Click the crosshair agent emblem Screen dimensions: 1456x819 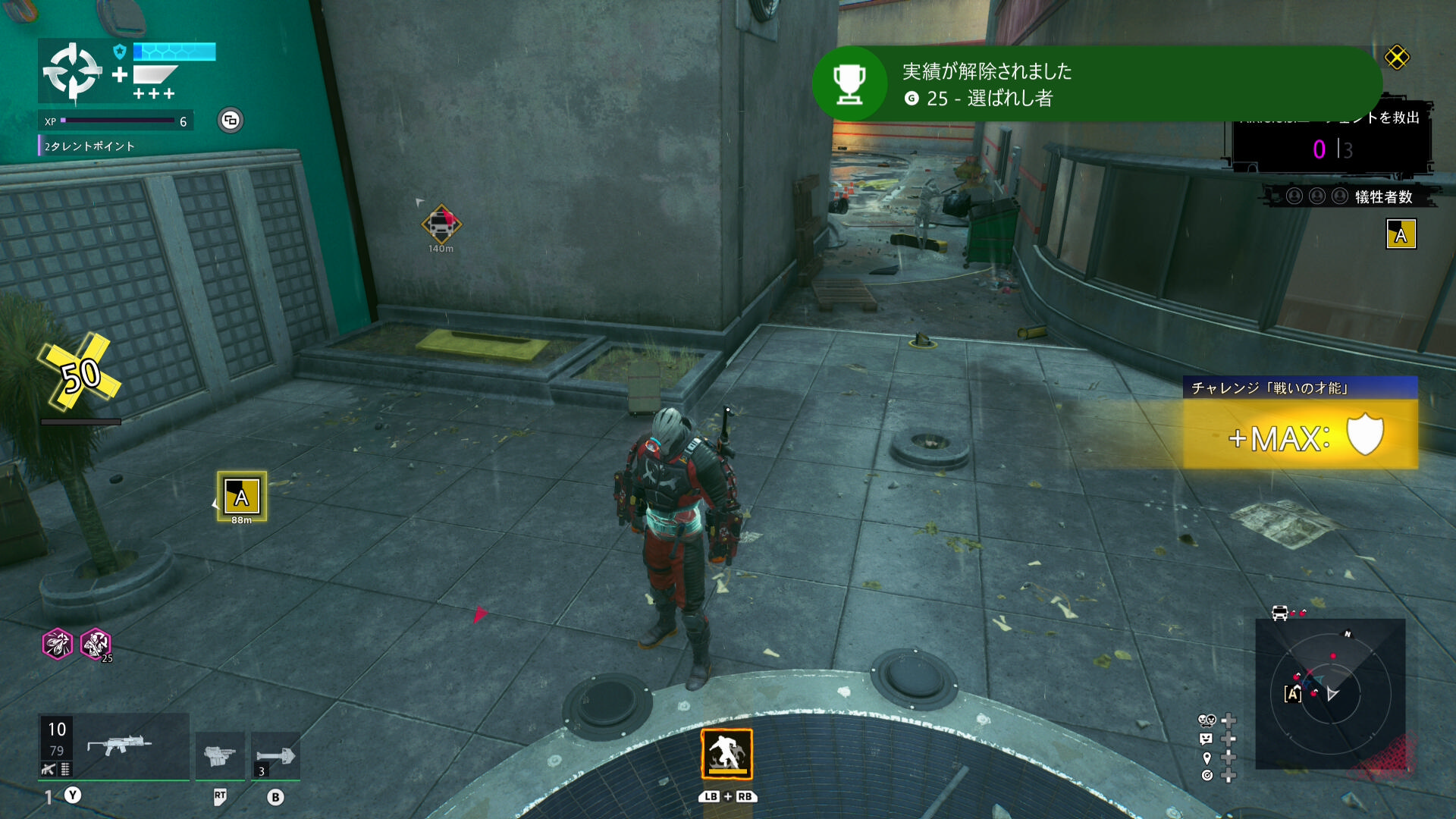pyautogui.click(x=72, y=72)
